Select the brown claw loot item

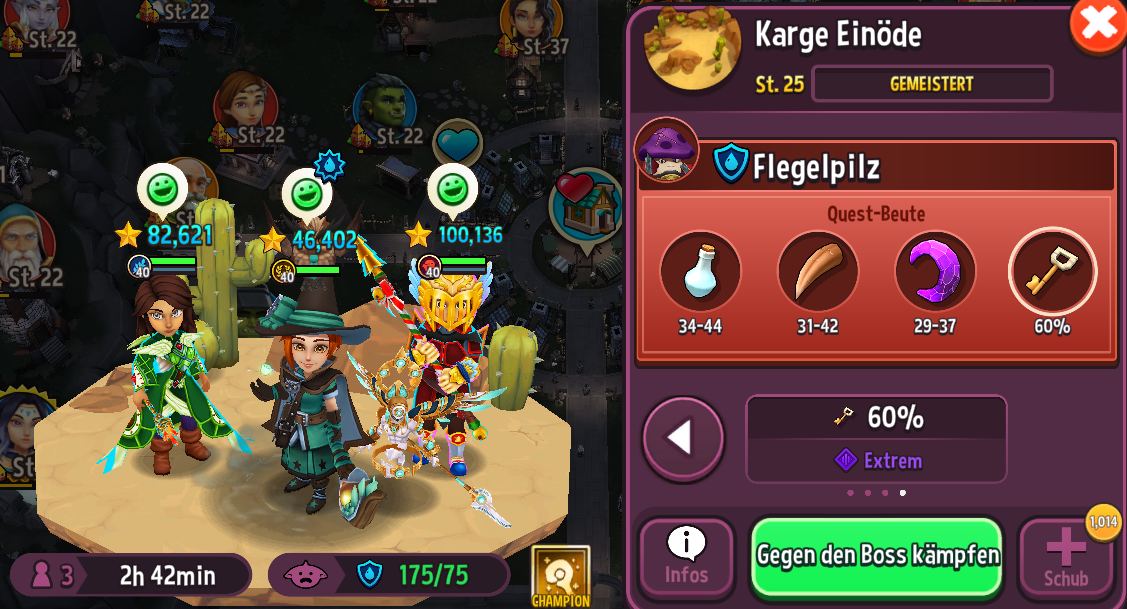coord(817,271)
